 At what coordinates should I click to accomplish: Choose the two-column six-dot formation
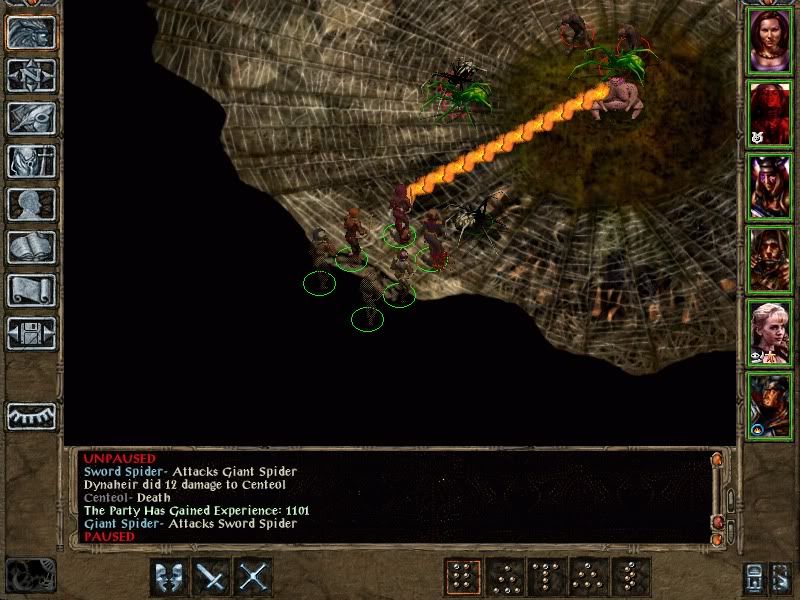pyautogui.click(x=461, y=576)
